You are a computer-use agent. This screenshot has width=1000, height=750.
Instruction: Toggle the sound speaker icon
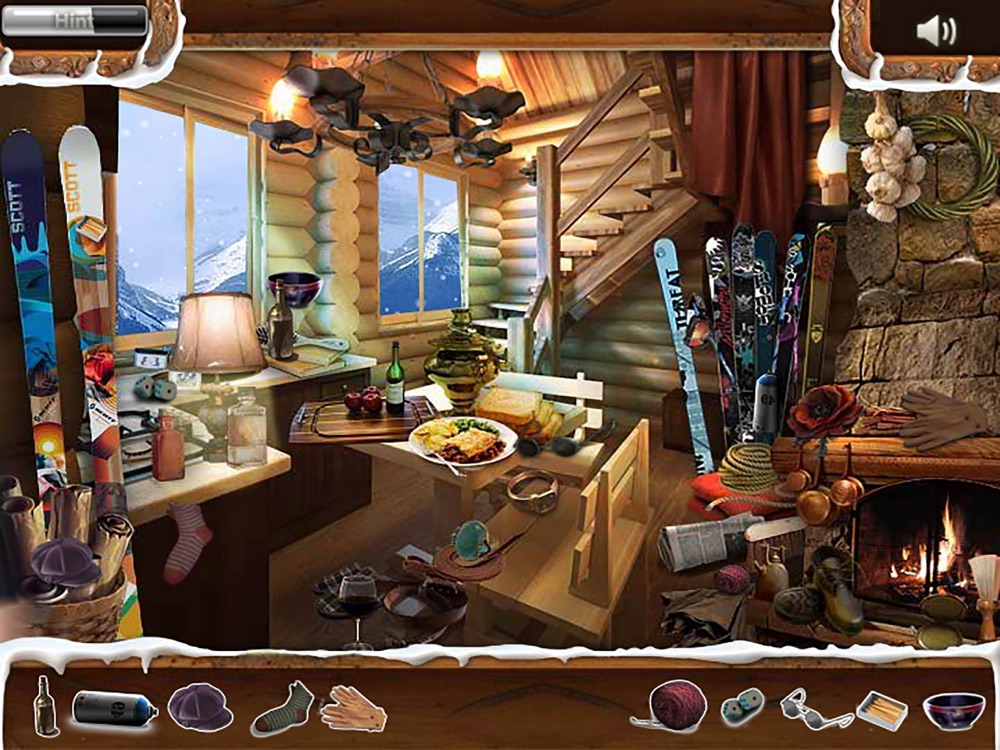[x=935, y=32]
